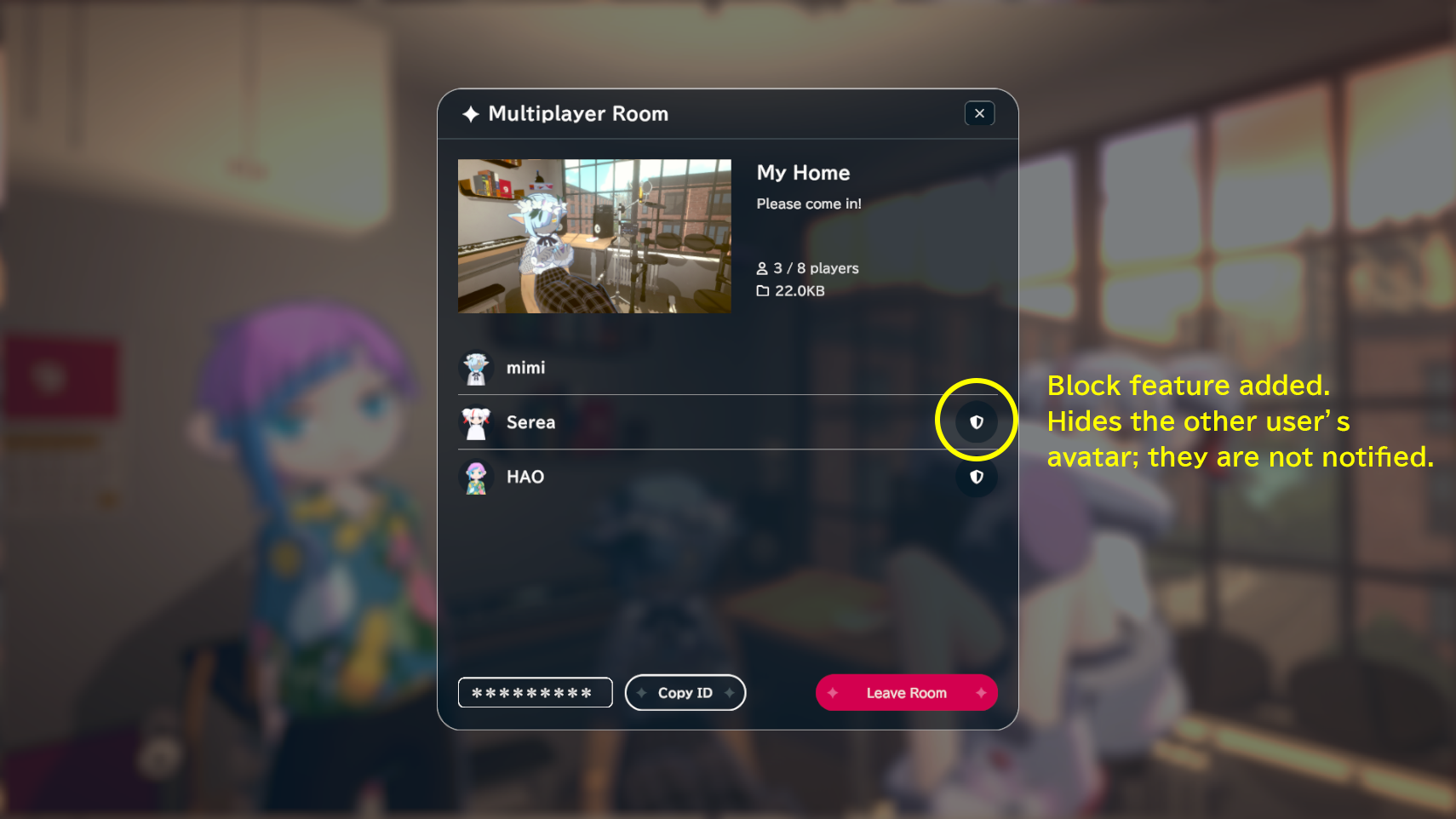Open the My Home room thumbnail
The width and height of the screenshot is (1456, 819).
(x=594, y=236)
